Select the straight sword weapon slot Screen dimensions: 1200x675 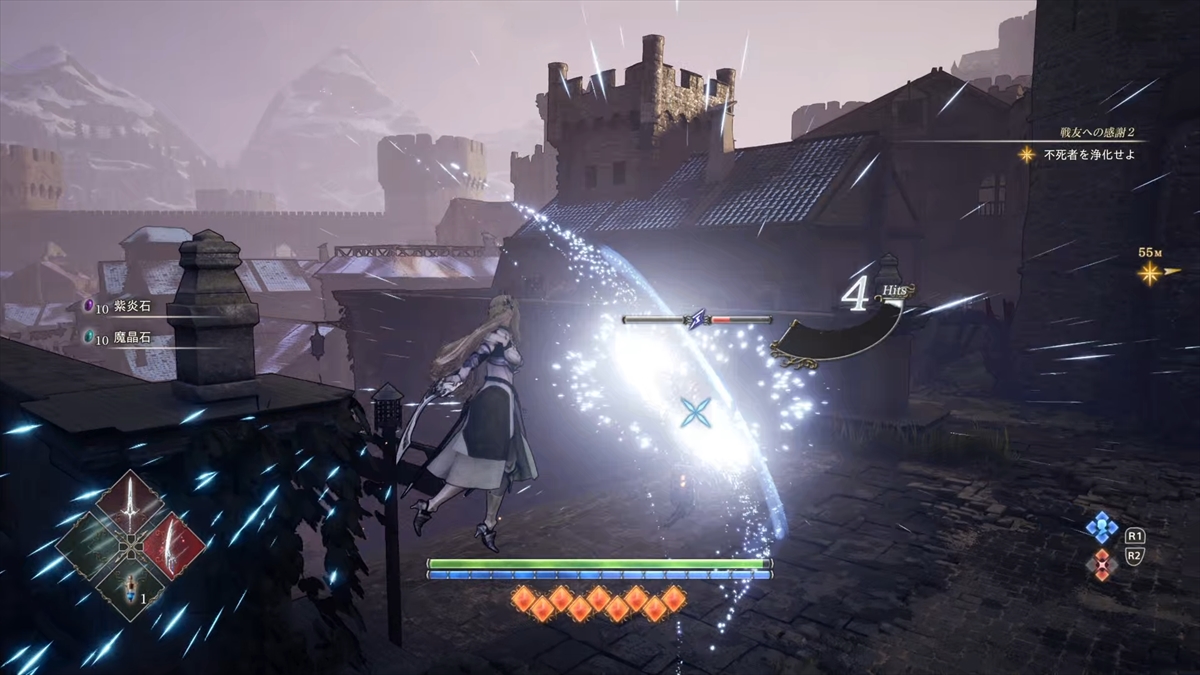130,505
